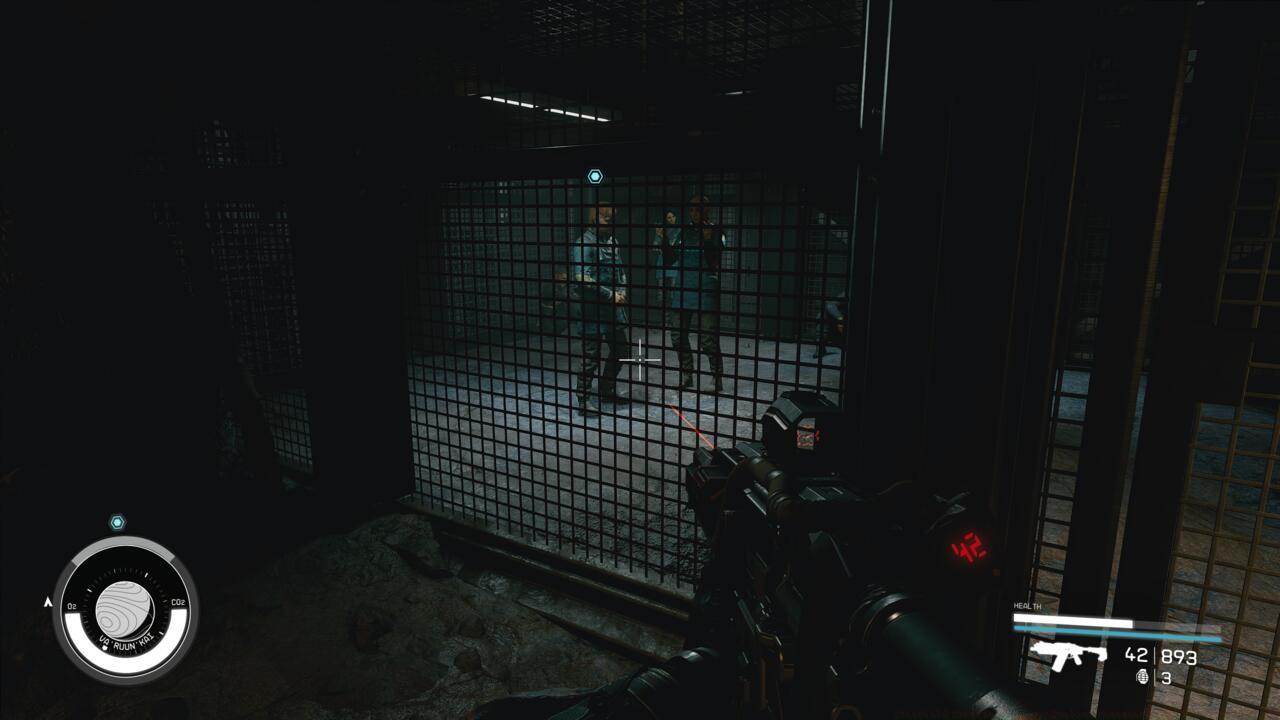
Task: Select the grenade icon near ammo counter
Action: (x=1142, y=676)
